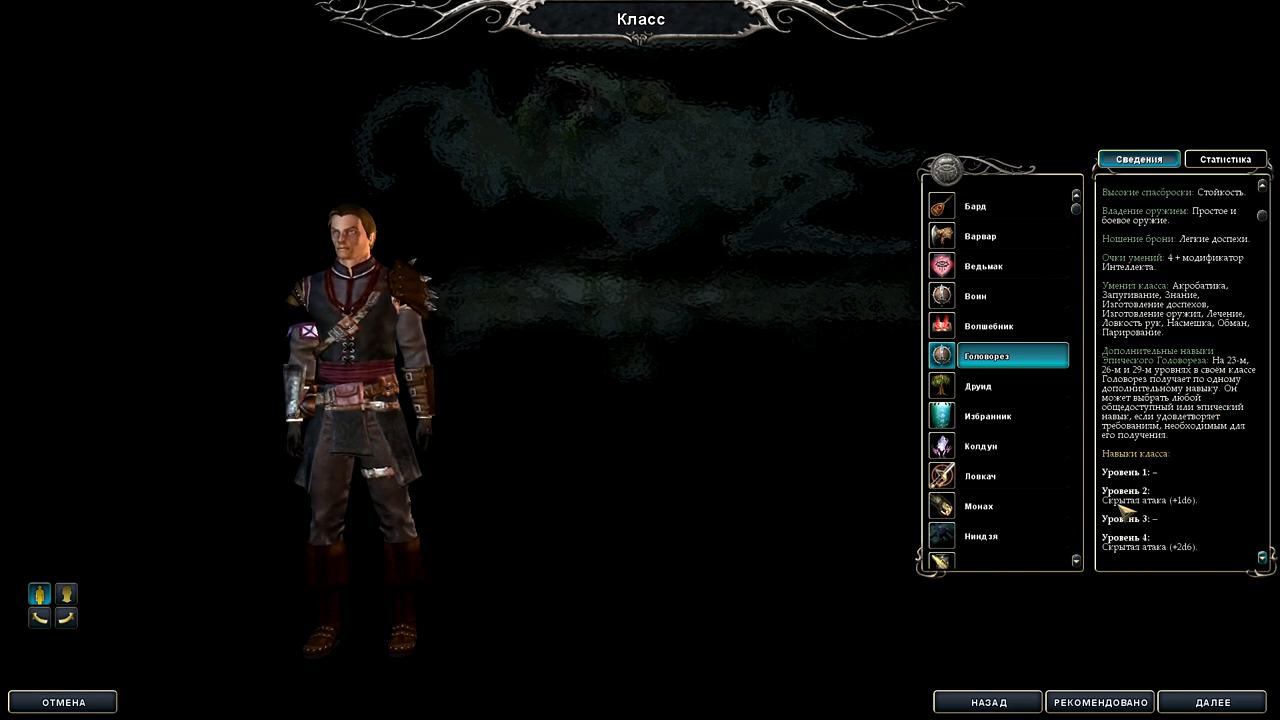Select the highlighted Головорез class
Screen dimensions: 1280x720
click(998, 356)
